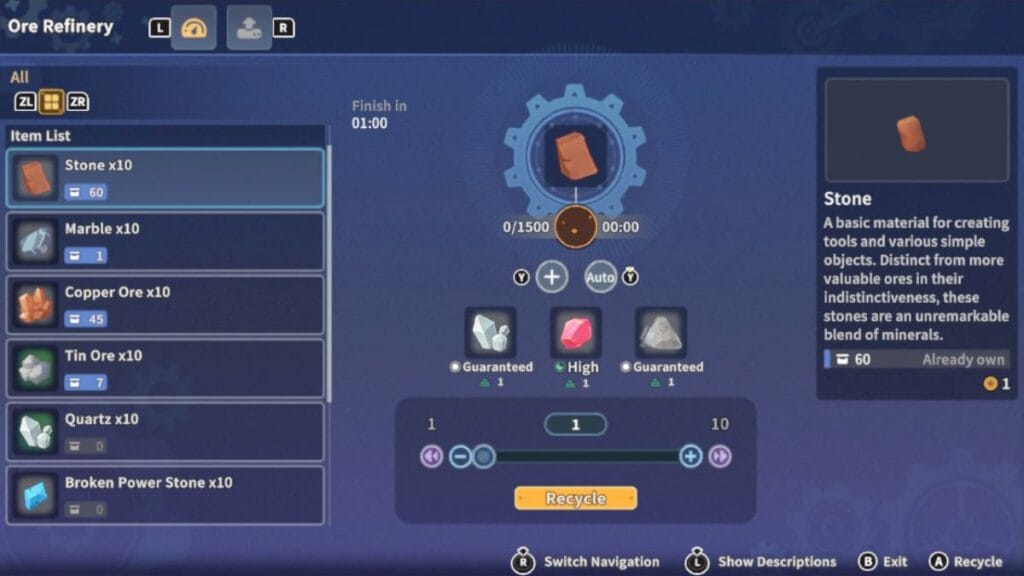The width and height of the screenshot is (1024, 576).
Task: Click the quantity slider handle
Action: click(483, 457)
